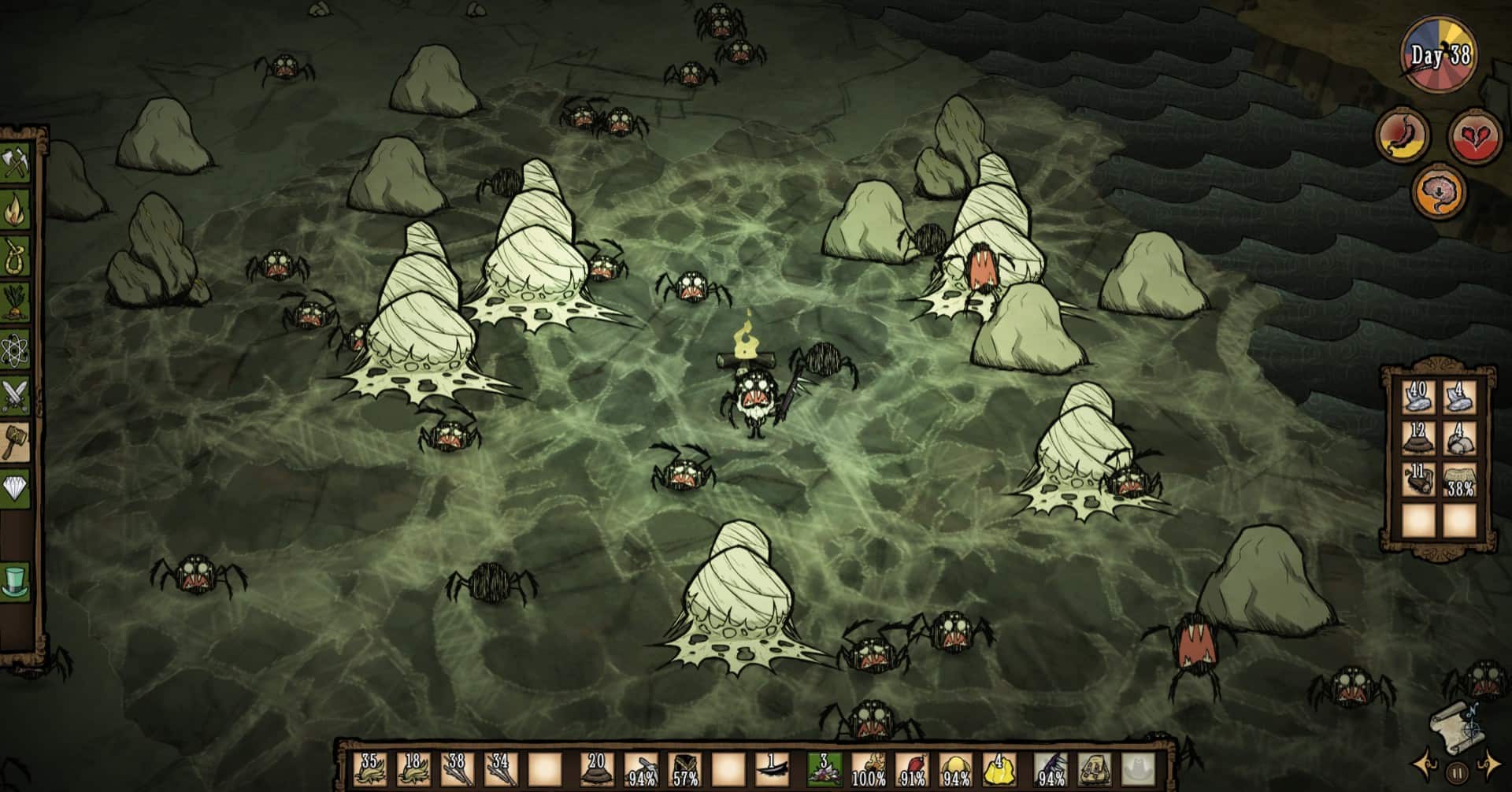Pick the stack of 11 logs
1512x792 pixels.
pos(1417,480)
